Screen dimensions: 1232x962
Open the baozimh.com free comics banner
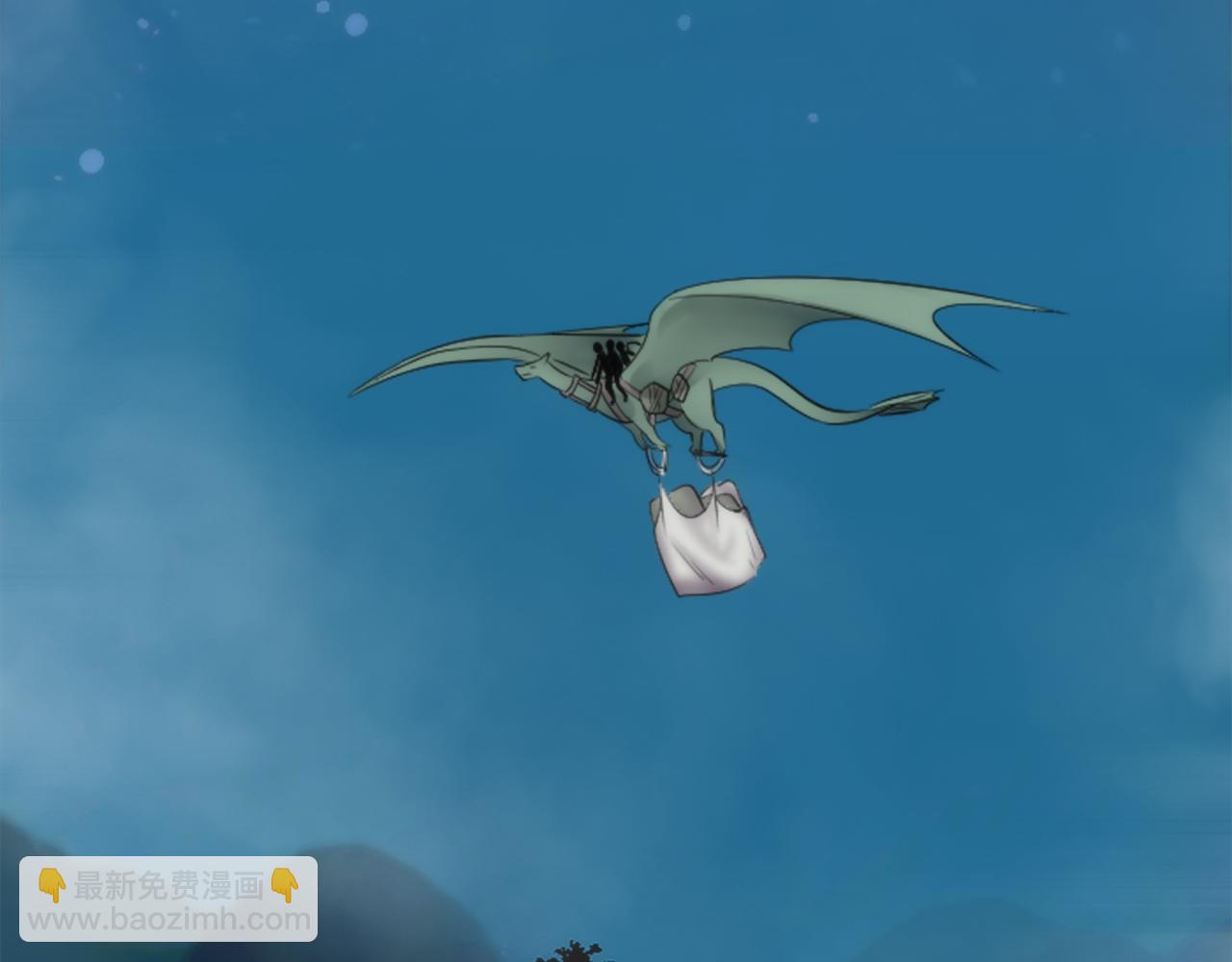tap(168, 901)
